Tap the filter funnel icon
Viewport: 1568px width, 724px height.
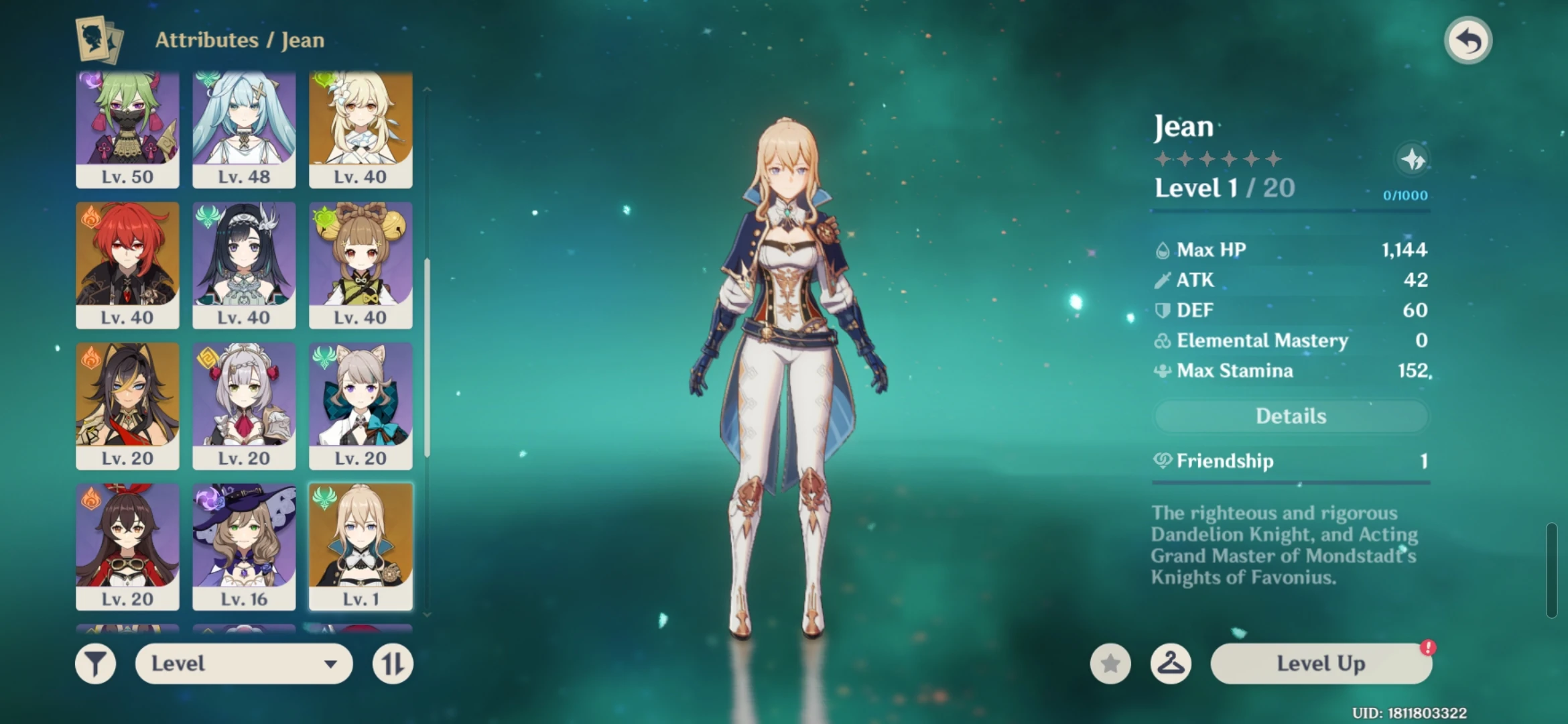point(96,663)
